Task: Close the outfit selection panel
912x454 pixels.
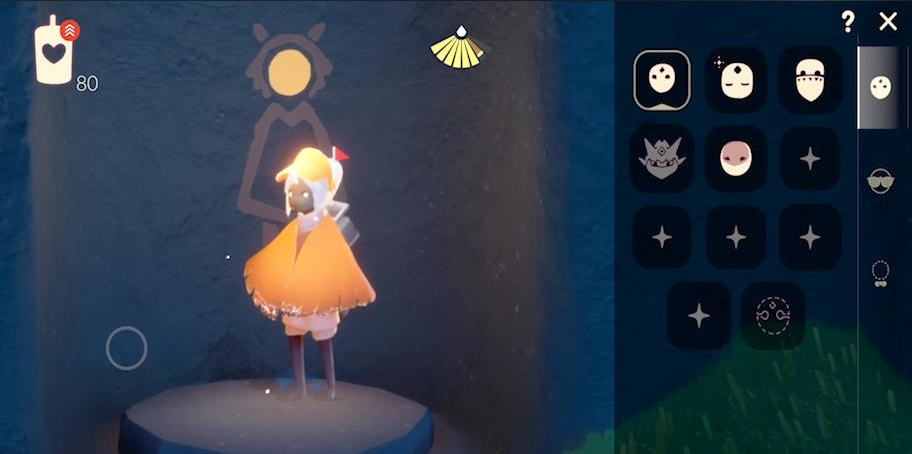Action: point(888,22)
